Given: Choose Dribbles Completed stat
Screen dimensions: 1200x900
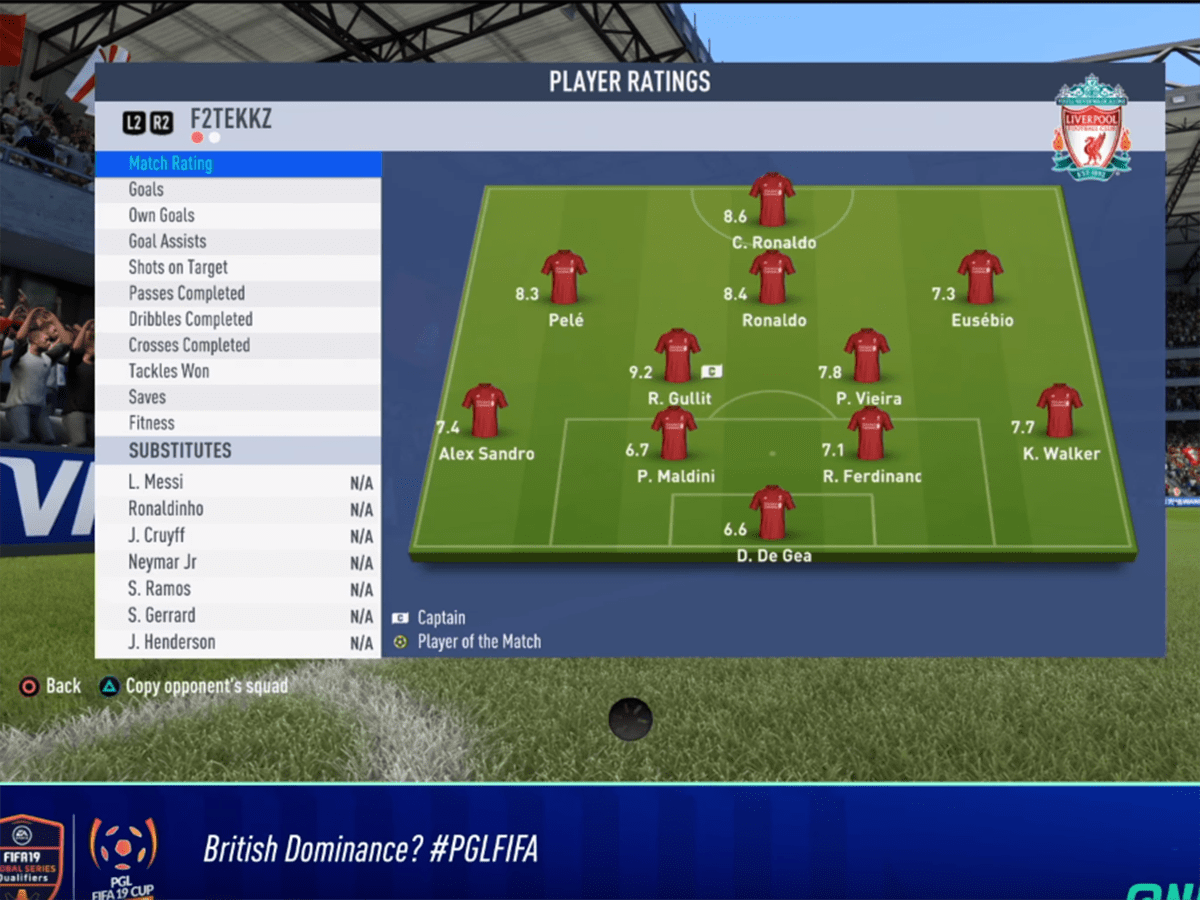Looking at the screenshot, I should (237, 320).
